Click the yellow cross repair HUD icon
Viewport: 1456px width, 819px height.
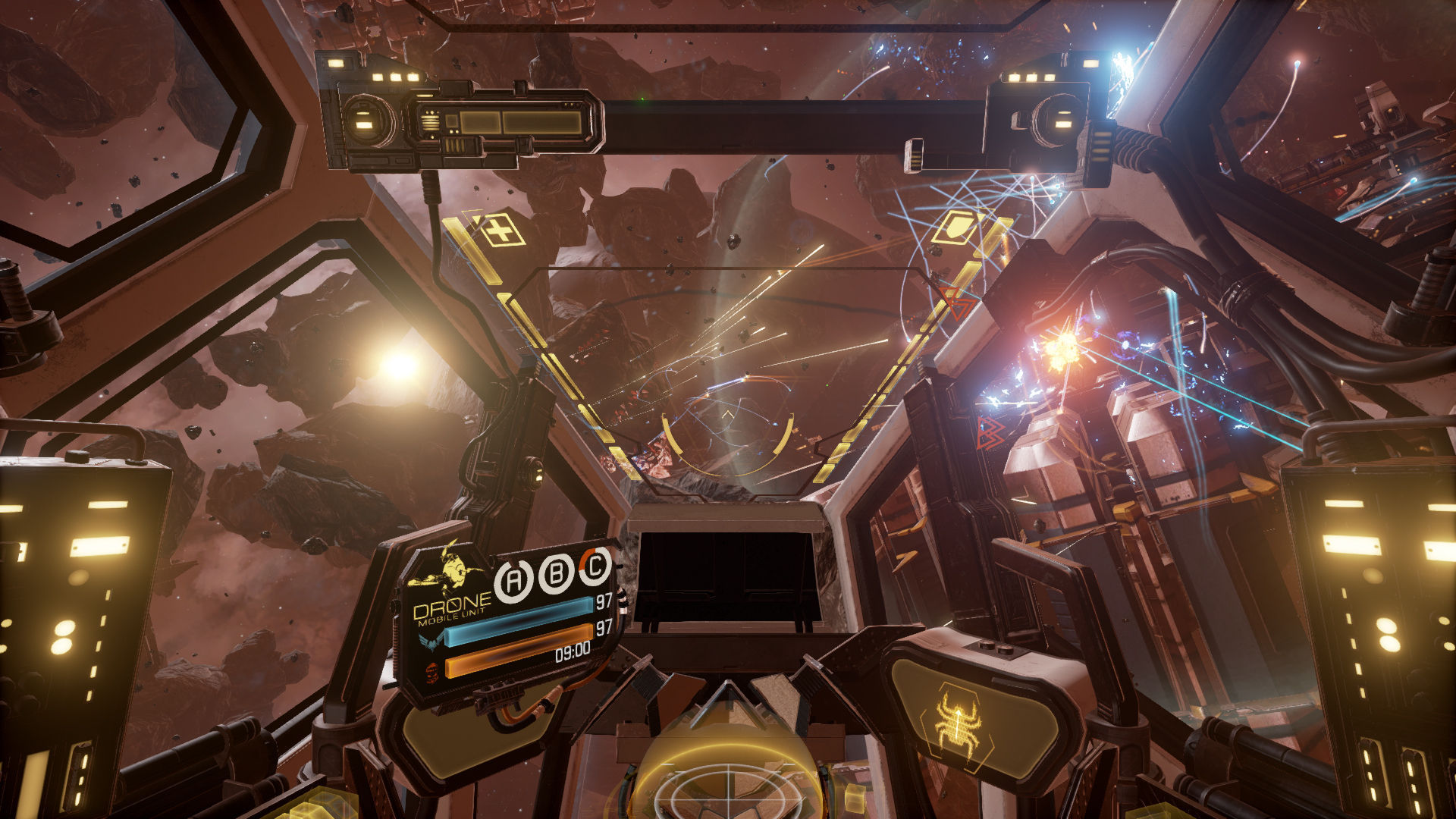(500, 230)
